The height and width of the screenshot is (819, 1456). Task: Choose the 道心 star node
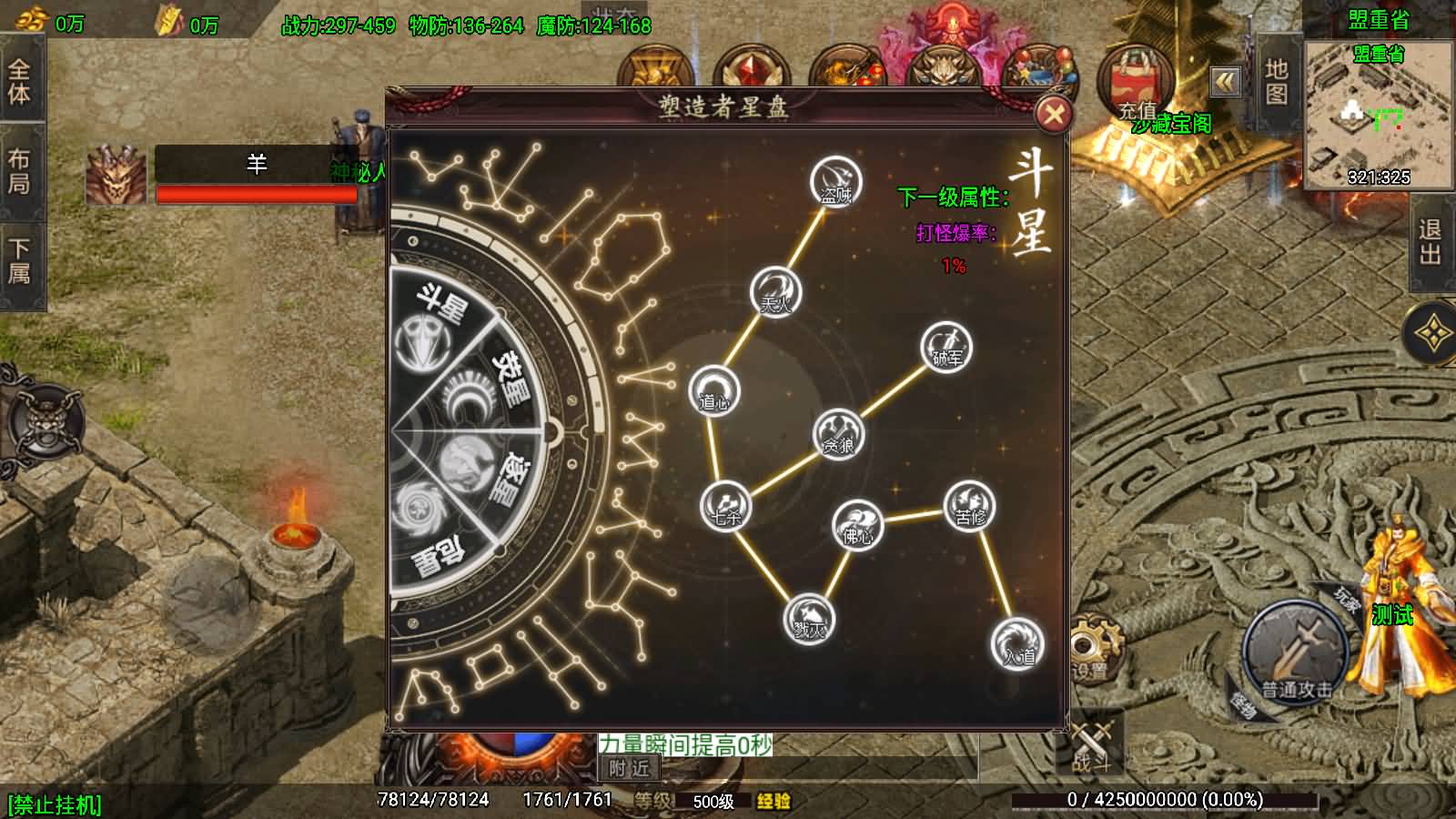(714, 391)
